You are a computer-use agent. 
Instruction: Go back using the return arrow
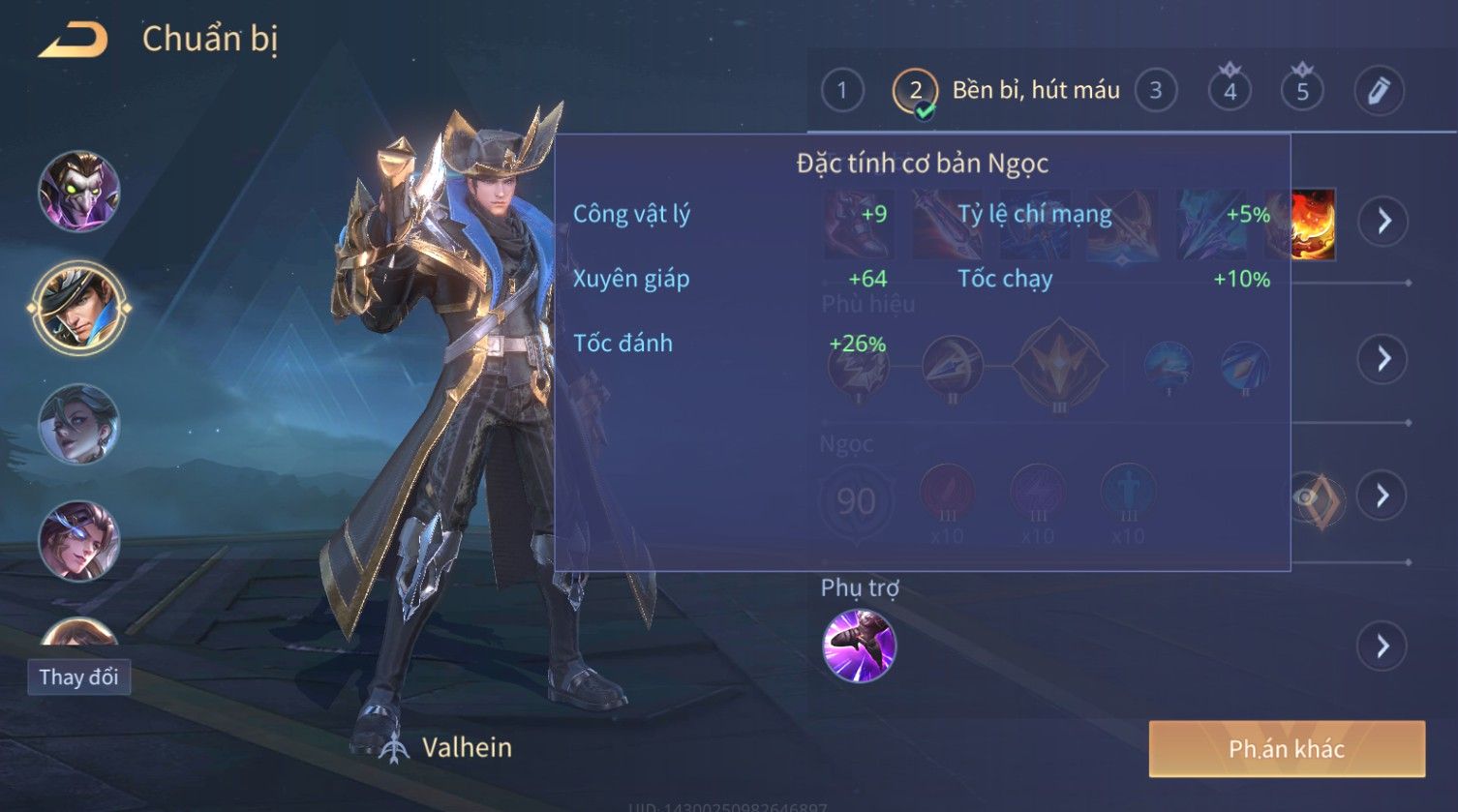[x=74, y=41]
